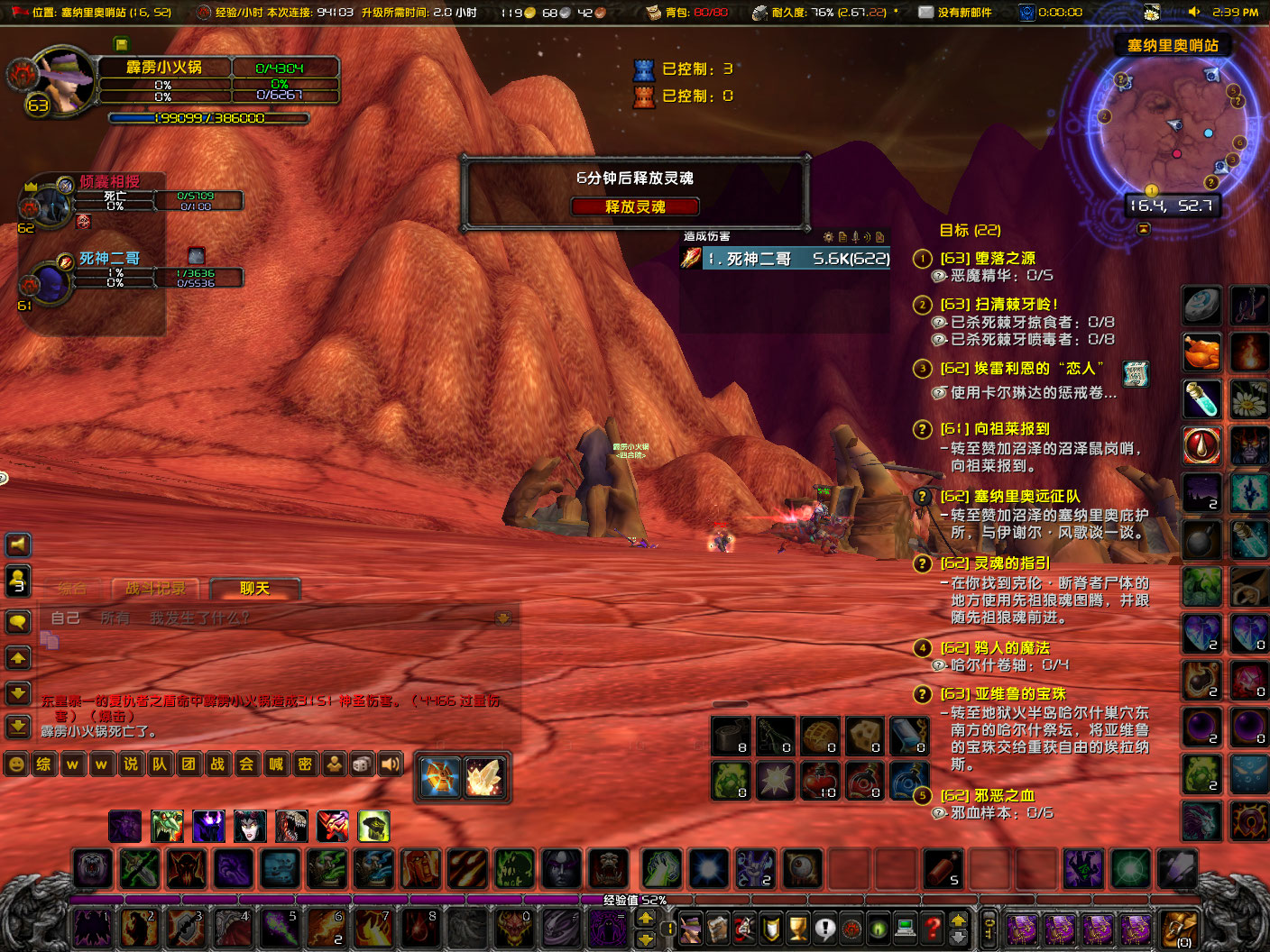Use the dynamite stick action slot
Viewport: 1270px width, 952px height.
click(941, 868)
